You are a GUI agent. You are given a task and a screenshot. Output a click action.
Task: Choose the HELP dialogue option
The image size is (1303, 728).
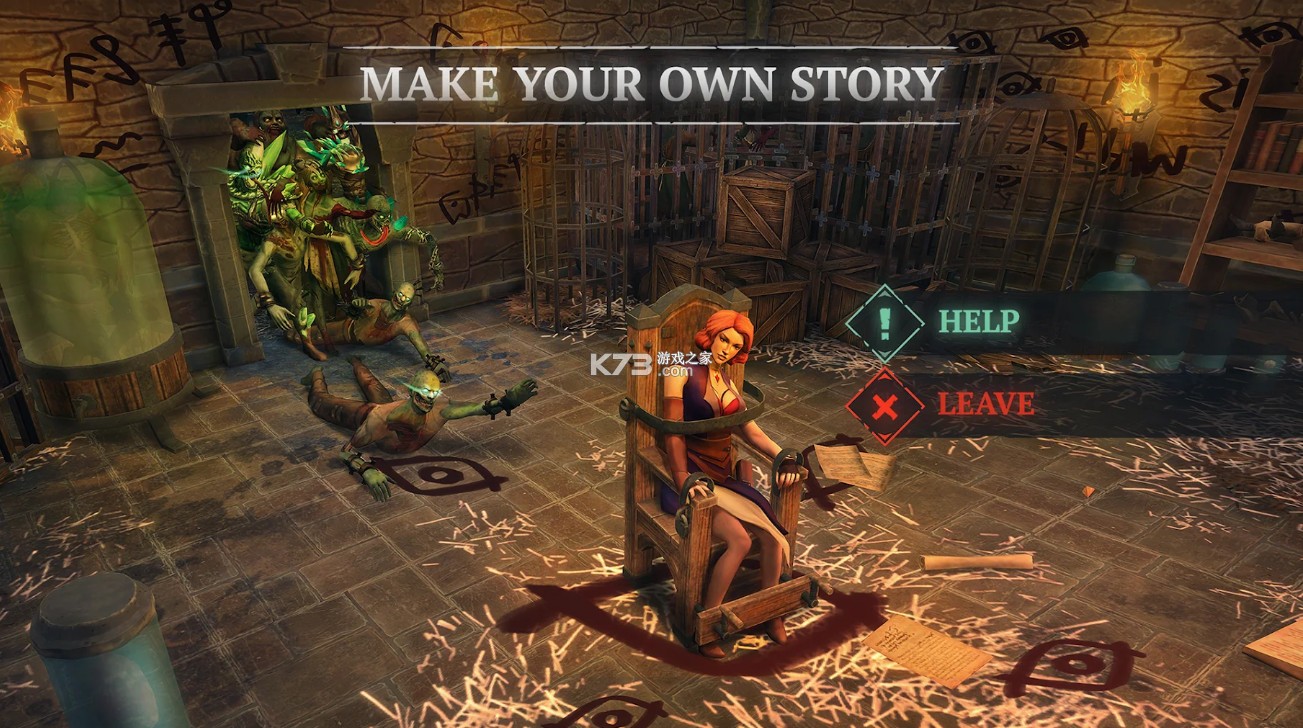978,322
